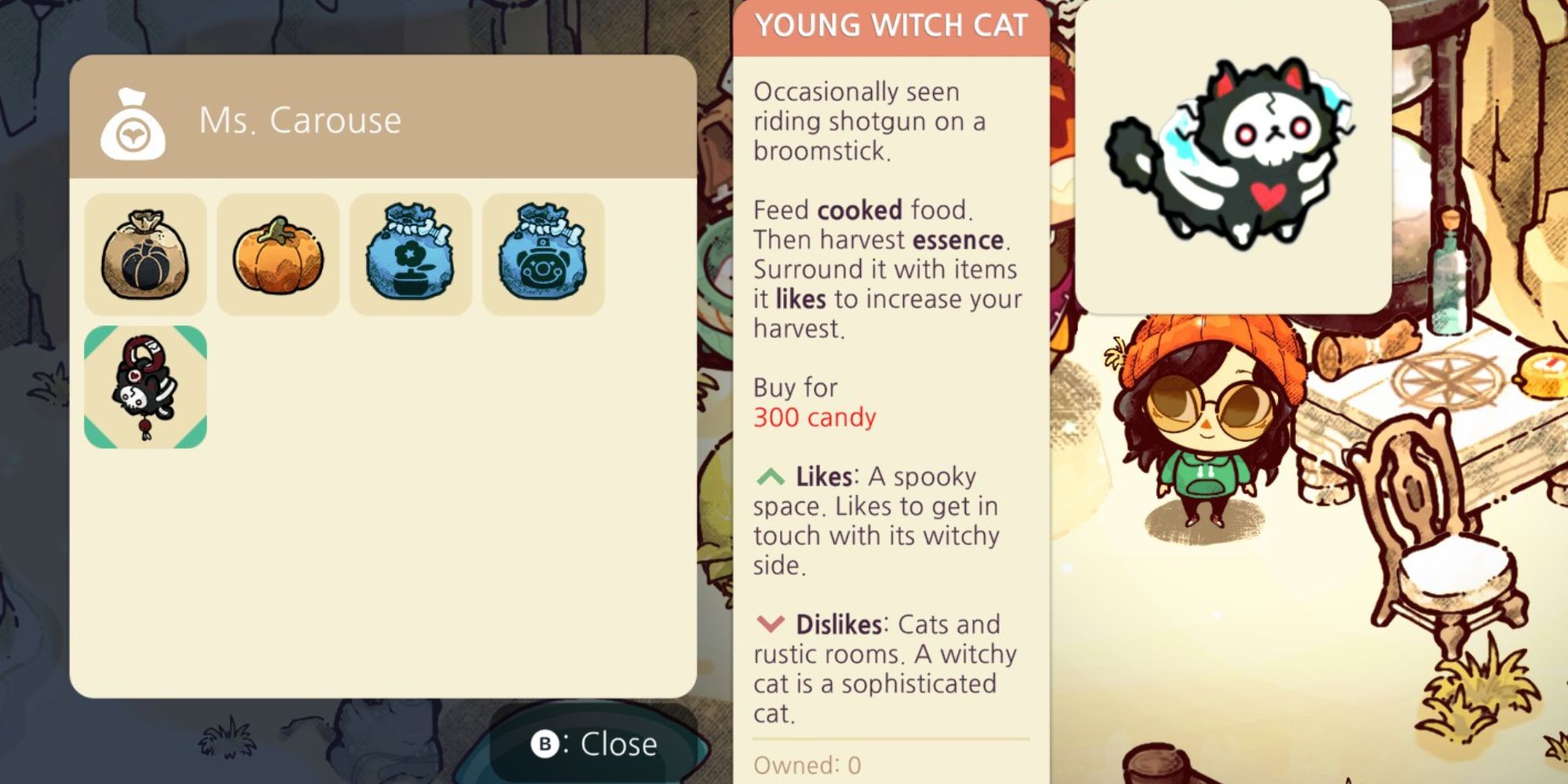Select the orange pumpkin in Ms. Carouse's shop

coord(278,252)
